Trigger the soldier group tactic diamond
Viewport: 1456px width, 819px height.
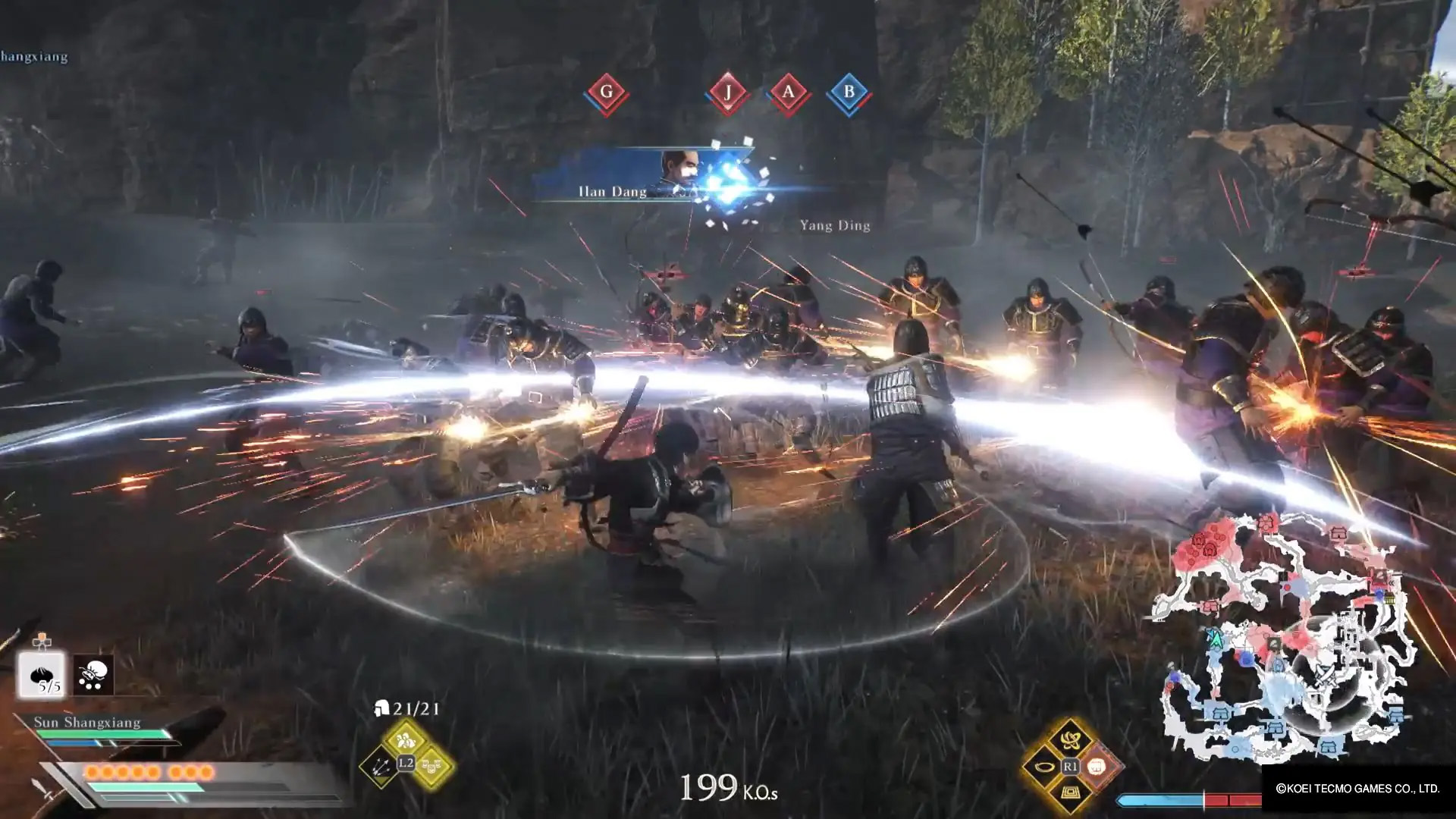point(405,739)
